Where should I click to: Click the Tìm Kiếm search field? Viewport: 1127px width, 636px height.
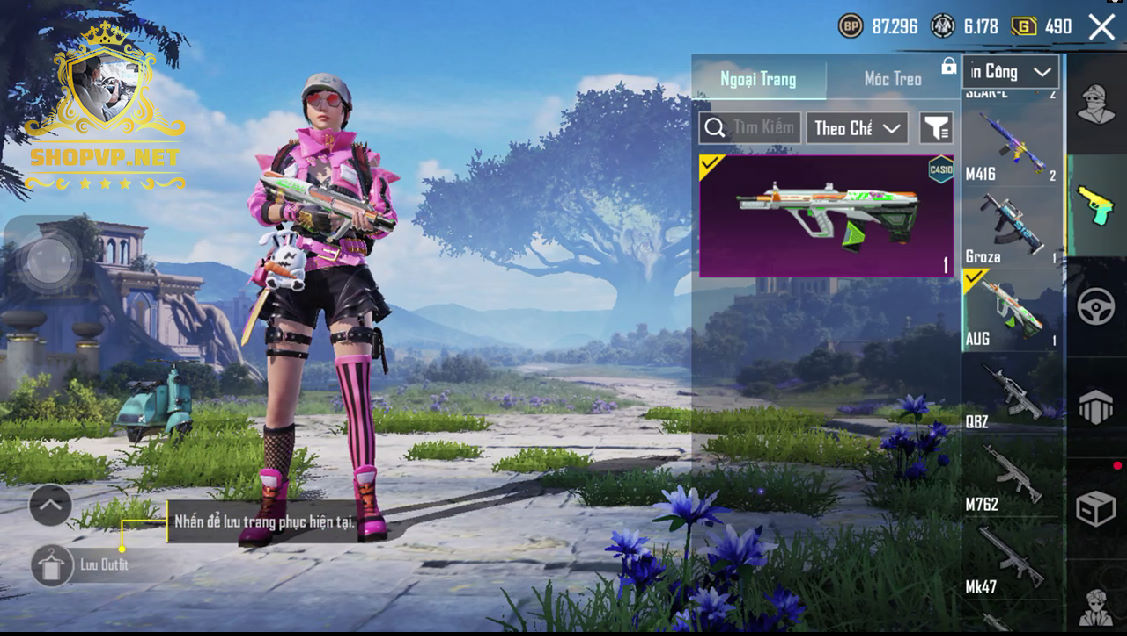coord(750,128)
